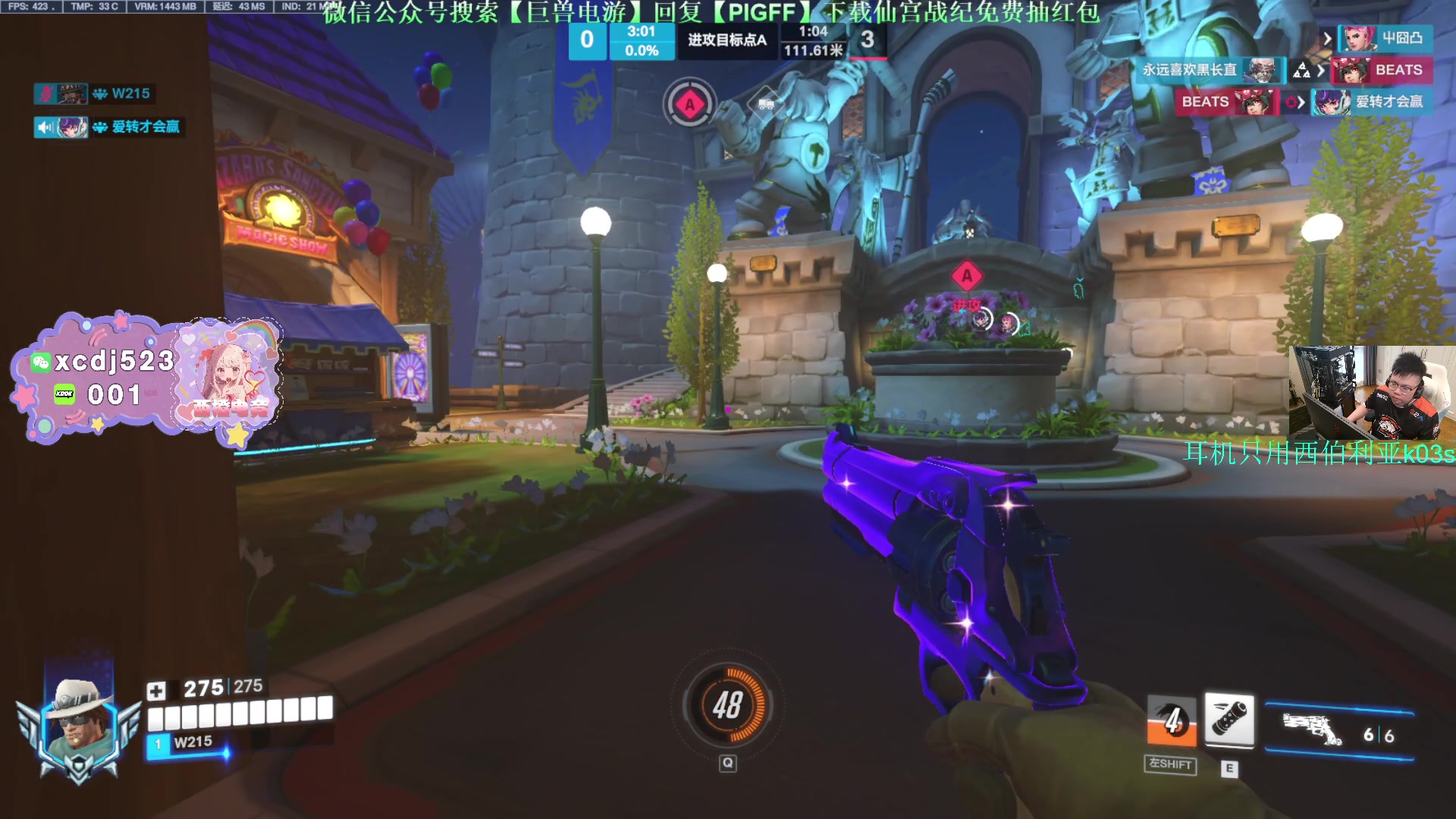This screenshot has height=819, width=1456.
Task: Click the 进攻目标点A objective label
Action: 726,40
